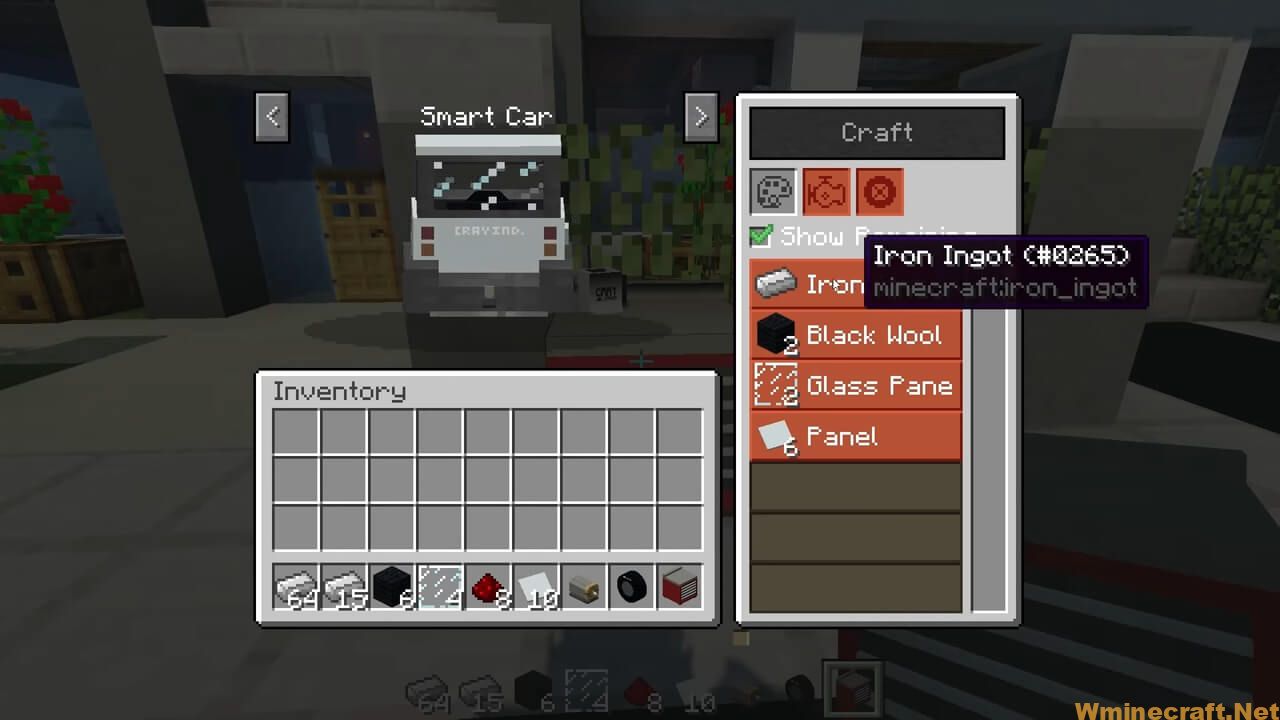This screenshot has width=1280, height=720.
Task: Select the wheel category icon
Action: coord(879,191)
